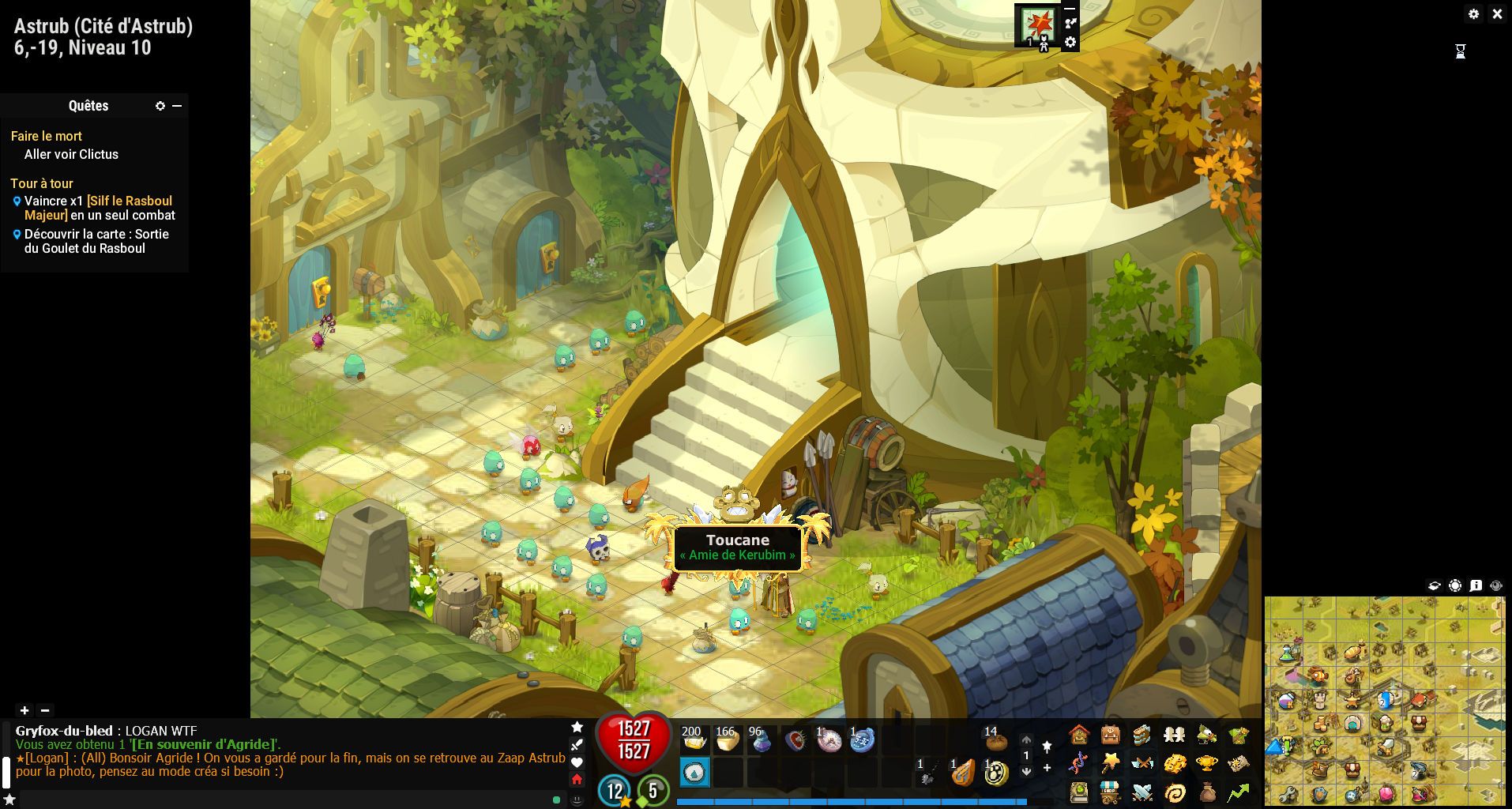
Task: Open the party fight icon gear options
Action: click(1070, 43)
